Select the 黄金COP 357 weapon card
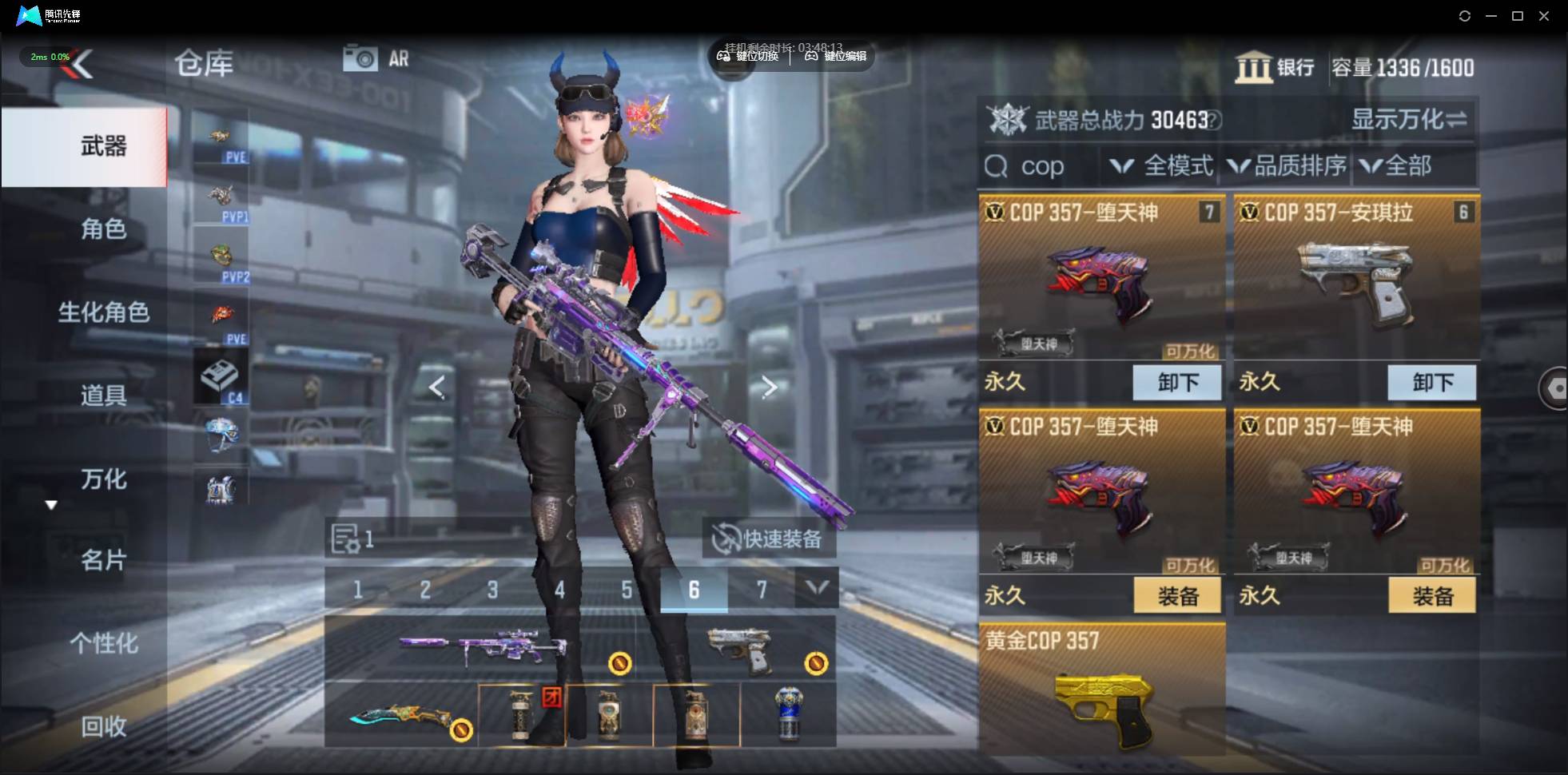This screenshot has width=1568, height=775. pos(1101,689)
